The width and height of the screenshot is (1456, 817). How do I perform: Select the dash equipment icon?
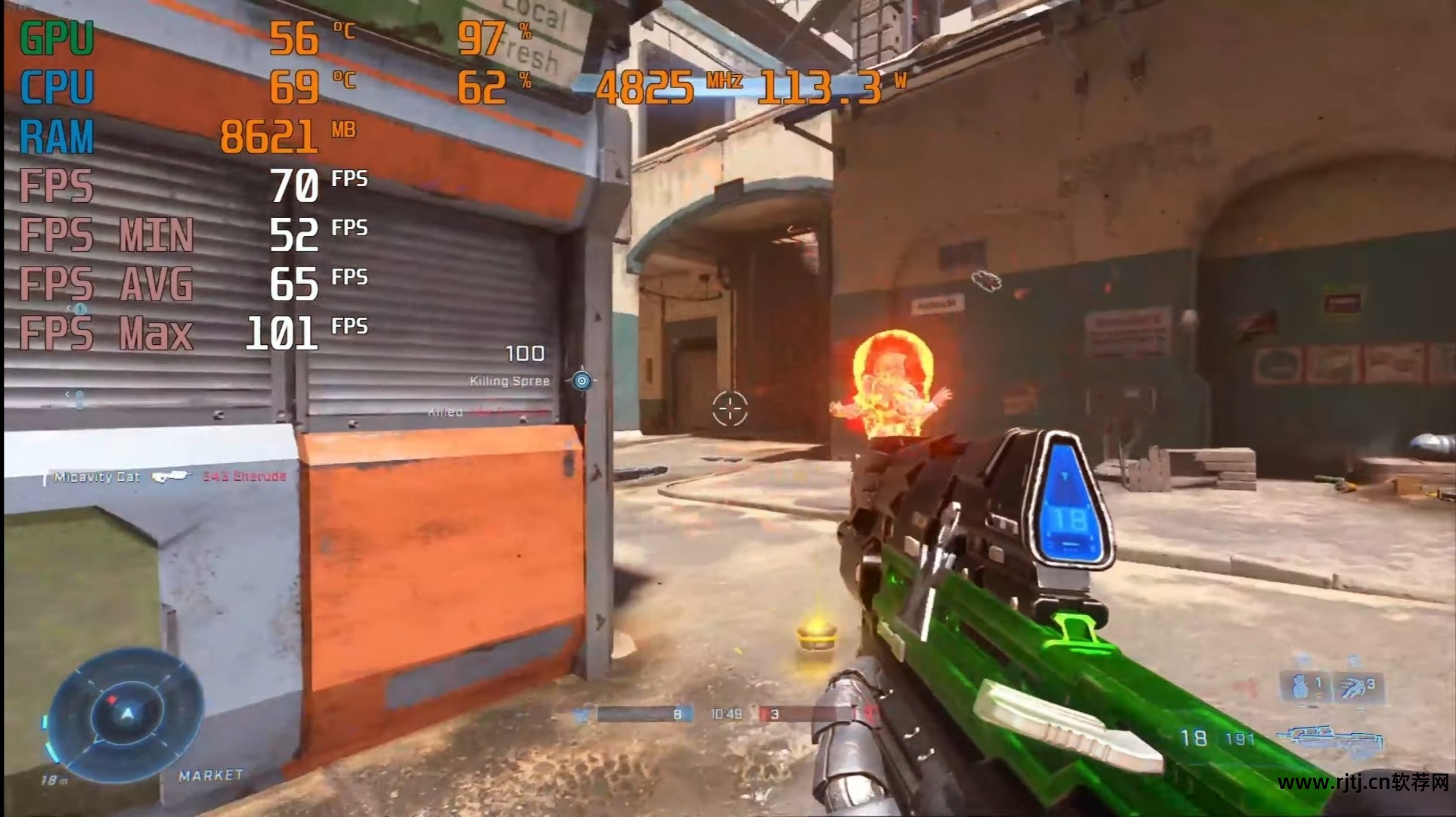1353,687
